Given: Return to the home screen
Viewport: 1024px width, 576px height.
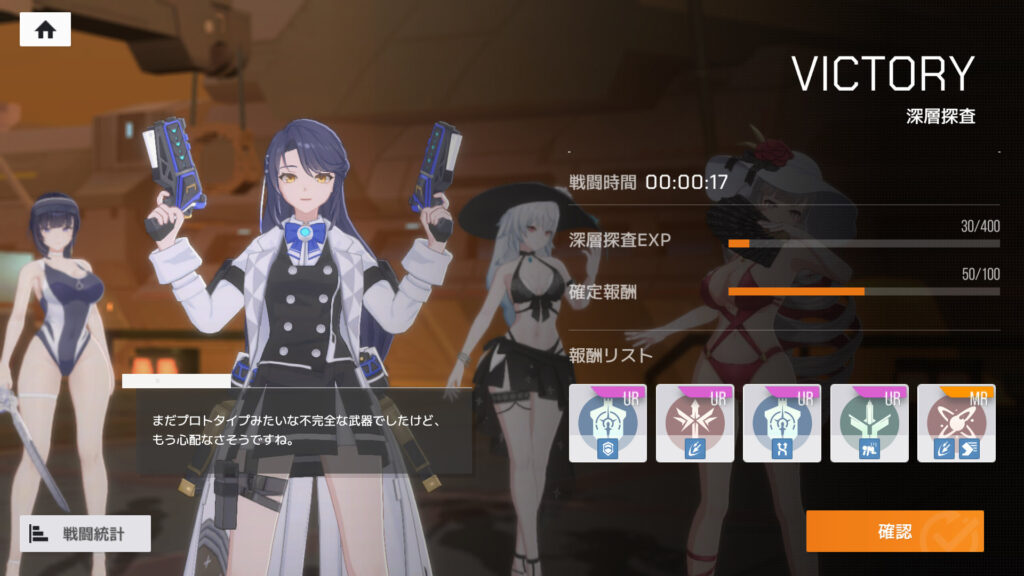Looking at the screenshot, I should click(x=45, y=29).
